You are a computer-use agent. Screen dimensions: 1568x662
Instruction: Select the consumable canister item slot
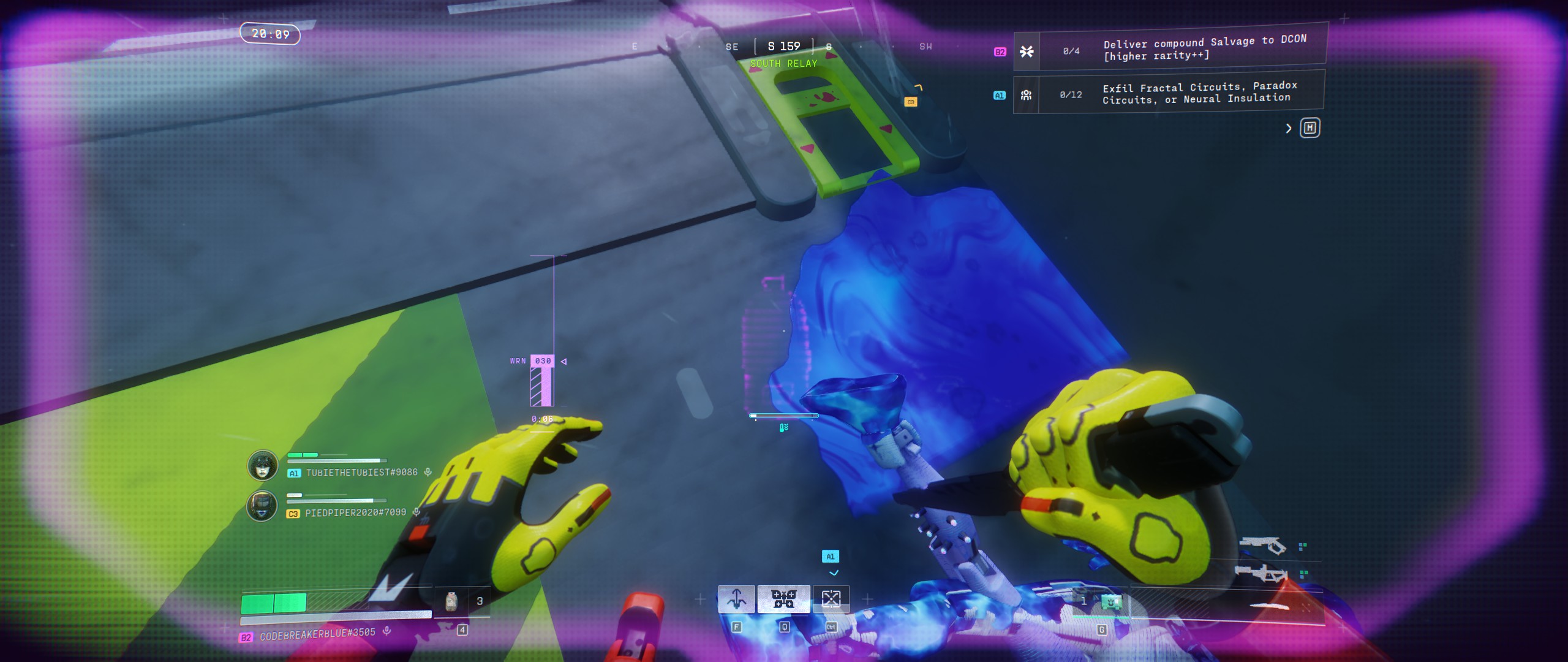coord(451,601)
